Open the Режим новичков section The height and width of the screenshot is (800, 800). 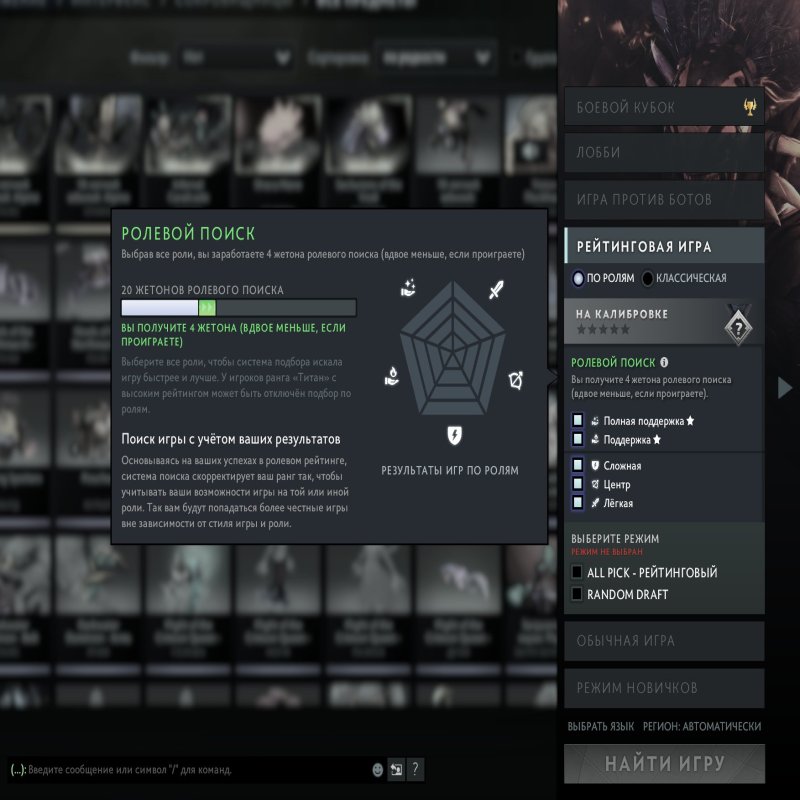click(663, 688)
